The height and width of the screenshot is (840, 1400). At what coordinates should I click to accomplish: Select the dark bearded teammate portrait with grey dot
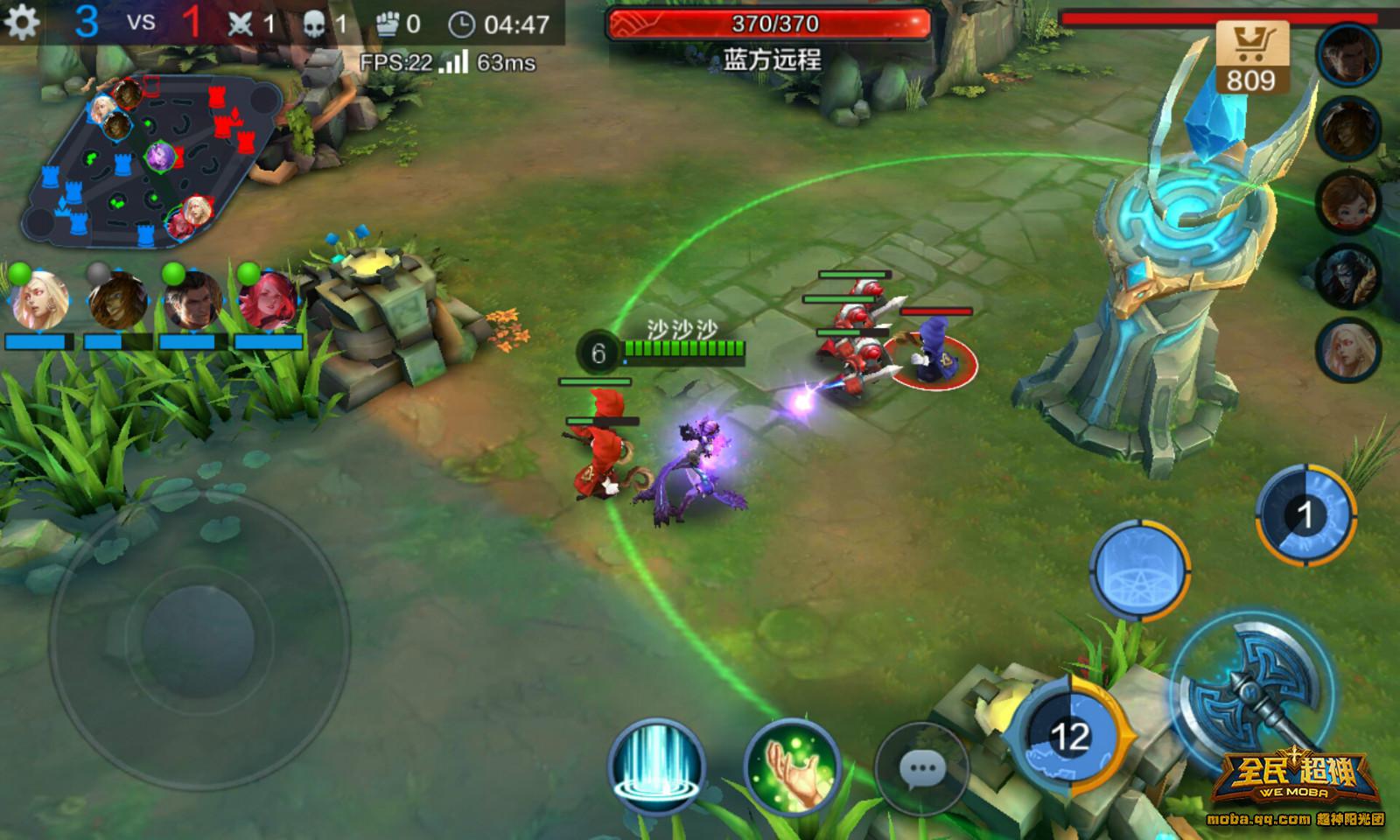coord(117,300)
